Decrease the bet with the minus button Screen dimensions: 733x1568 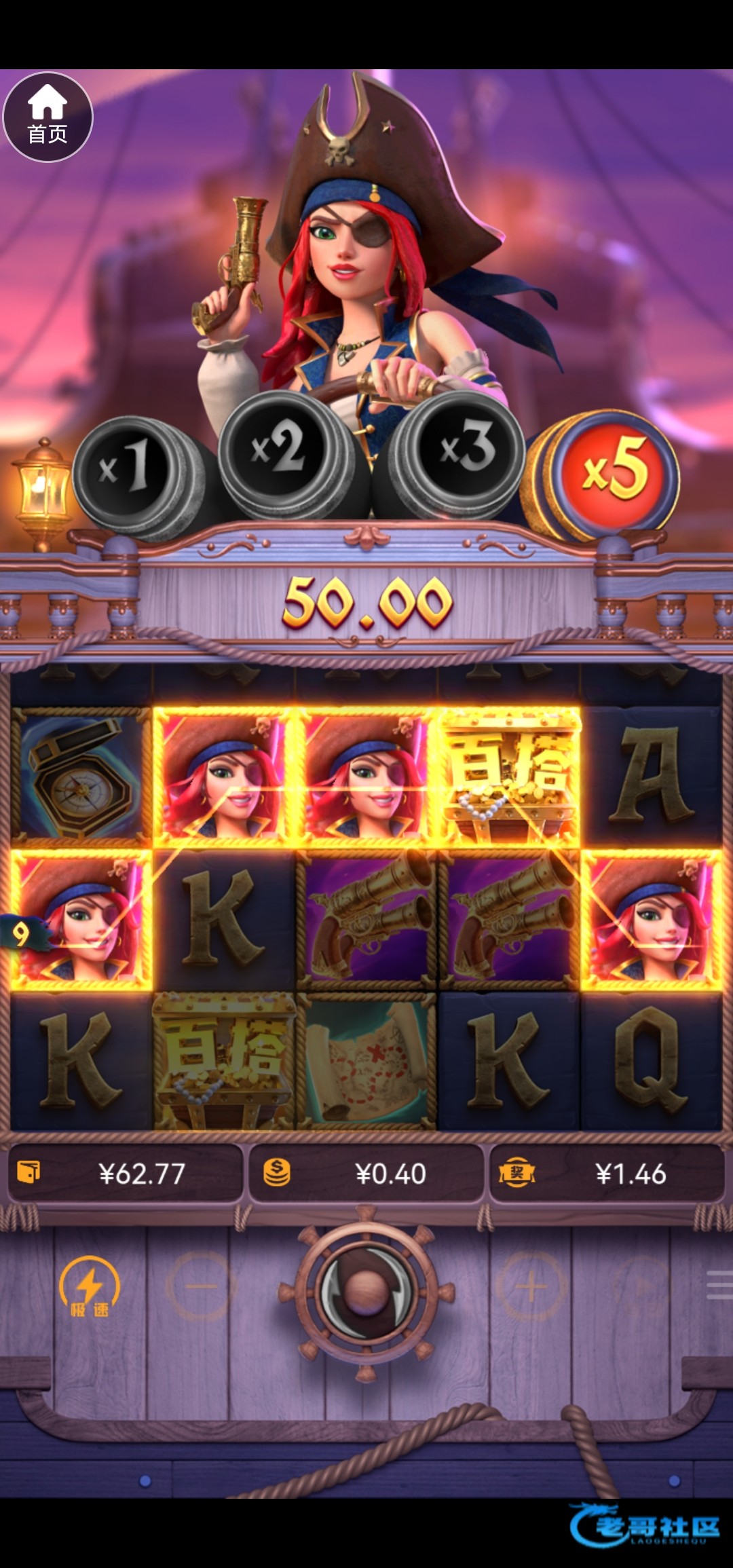(201, 1286)
